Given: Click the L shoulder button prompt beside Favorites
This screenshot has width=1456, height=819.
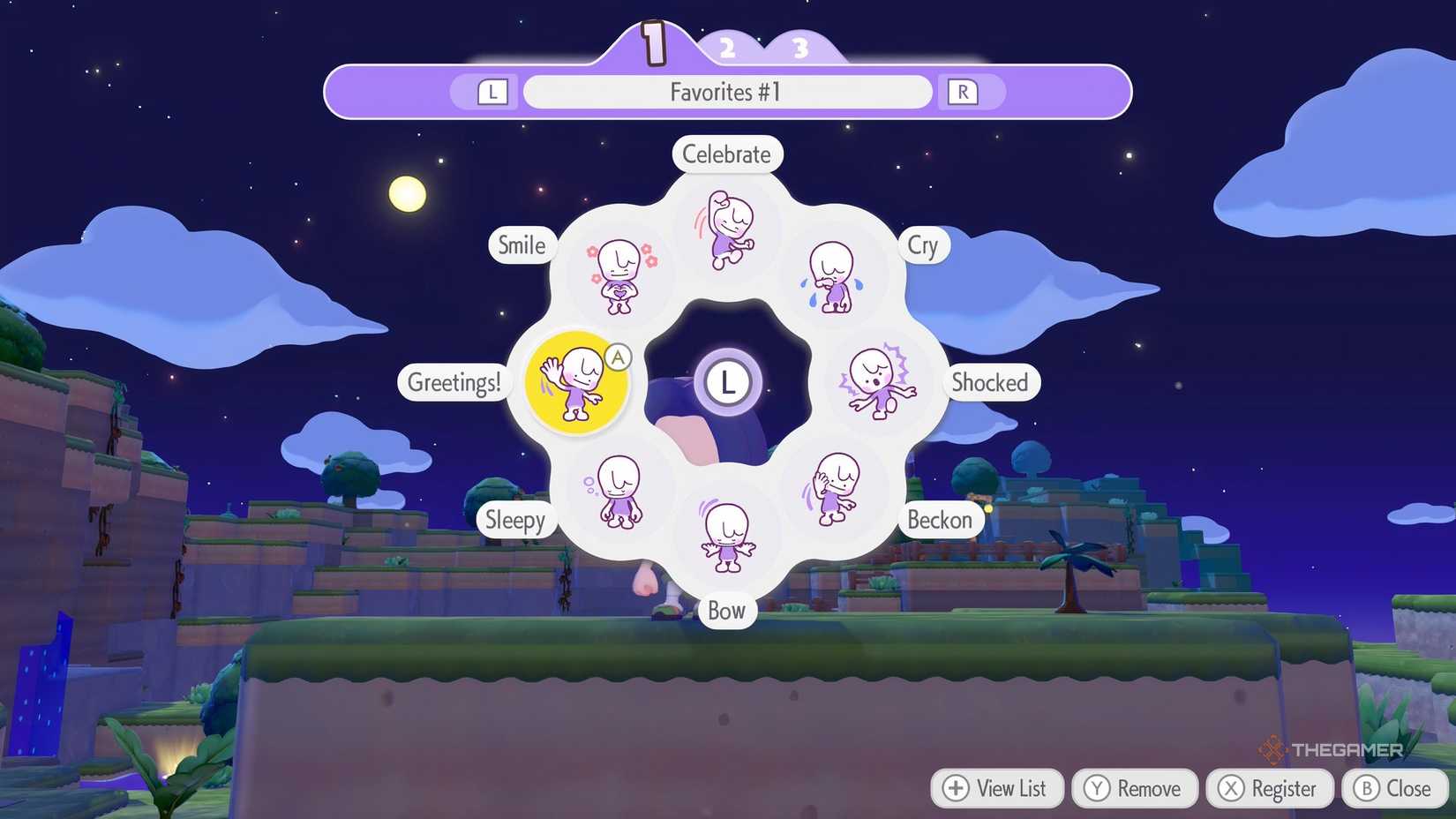Looking at the screenshot, I should pos(490,91).
